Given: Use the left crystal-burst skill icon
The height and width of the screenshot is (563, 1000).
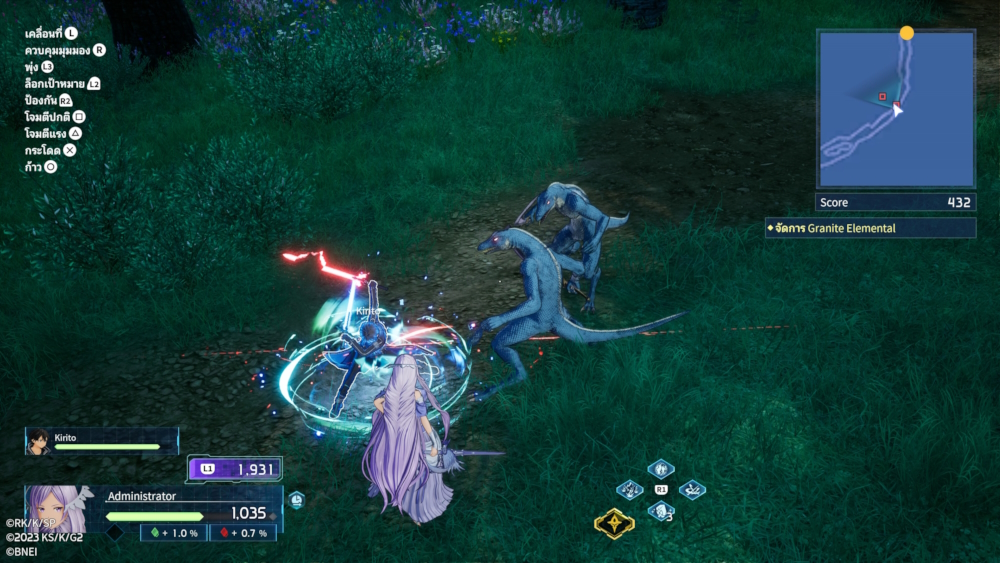Looking at the screenshot, I should [x=629, y=490].
